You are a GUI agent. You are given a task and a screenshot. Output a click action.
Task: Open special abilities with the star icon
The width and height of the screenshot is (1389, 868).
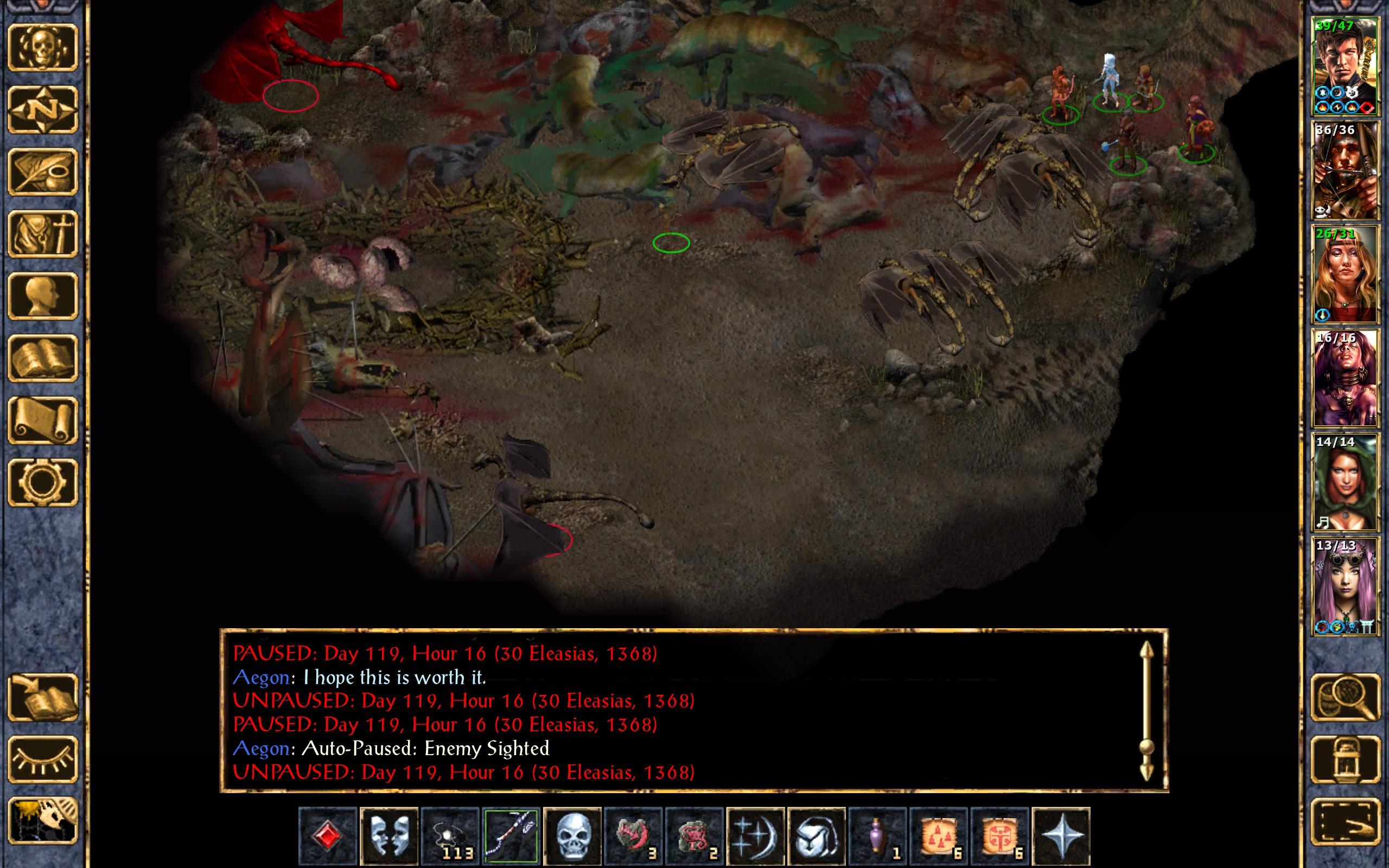coord(1061,836)
